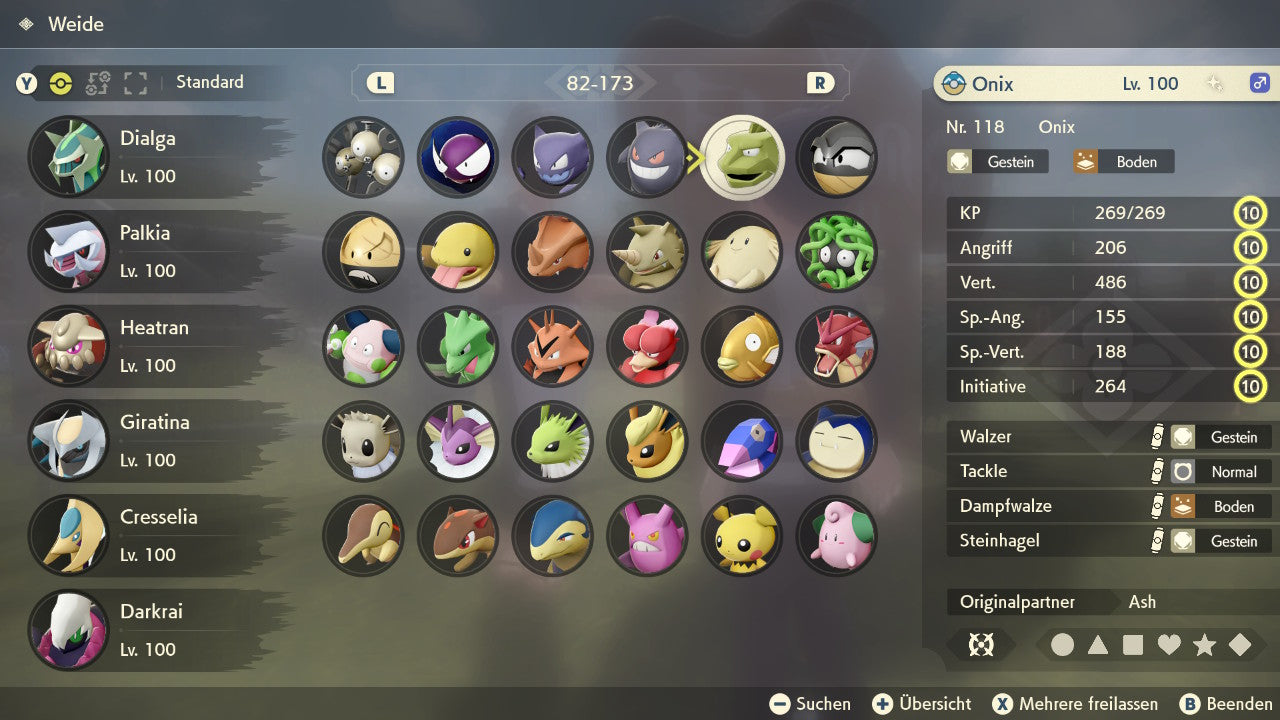Select the Pokémon swap/move icon
The image size is (1280, 720).
click(x=96, y=84)
